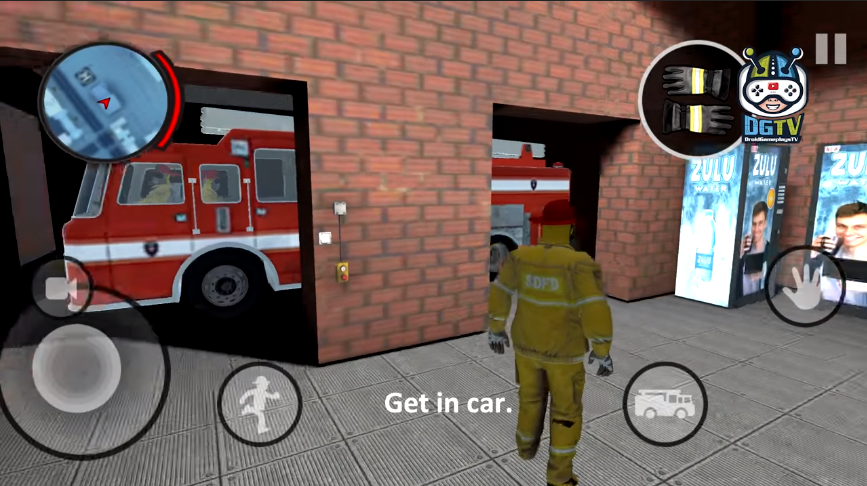Use the open hand interact button

click(805, 284)
